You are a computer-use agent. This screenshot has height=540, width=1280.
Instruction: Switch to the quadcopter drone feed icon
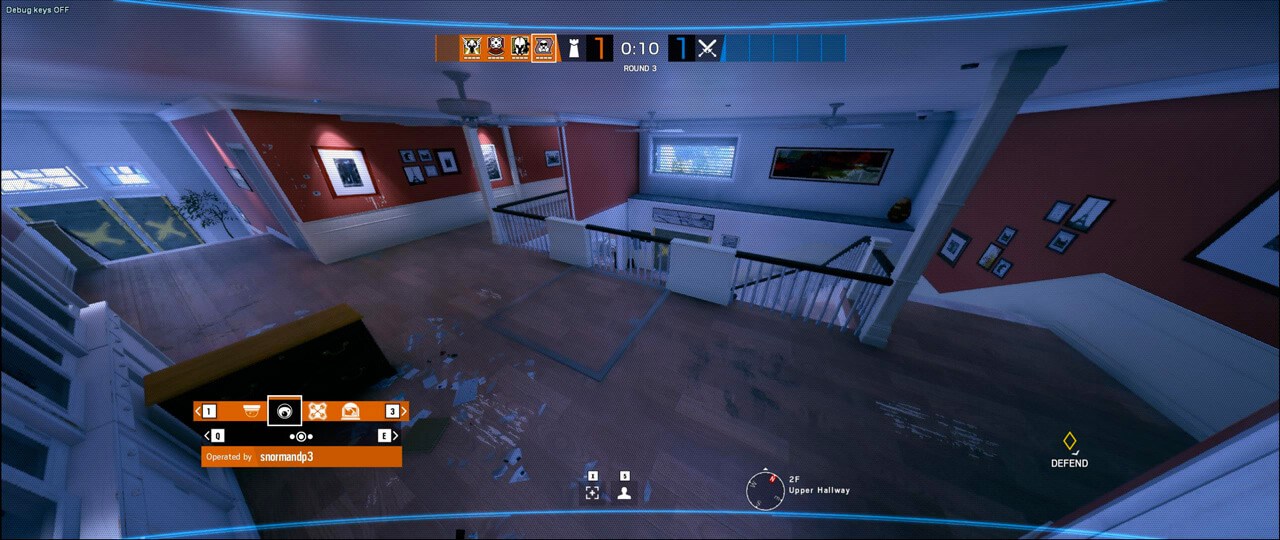tap(318, 411)
